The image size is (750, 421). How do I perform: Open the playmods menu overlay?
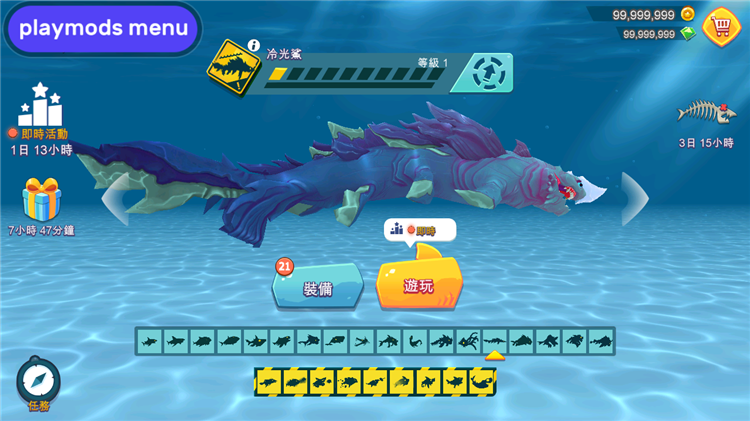coord(103,28)
